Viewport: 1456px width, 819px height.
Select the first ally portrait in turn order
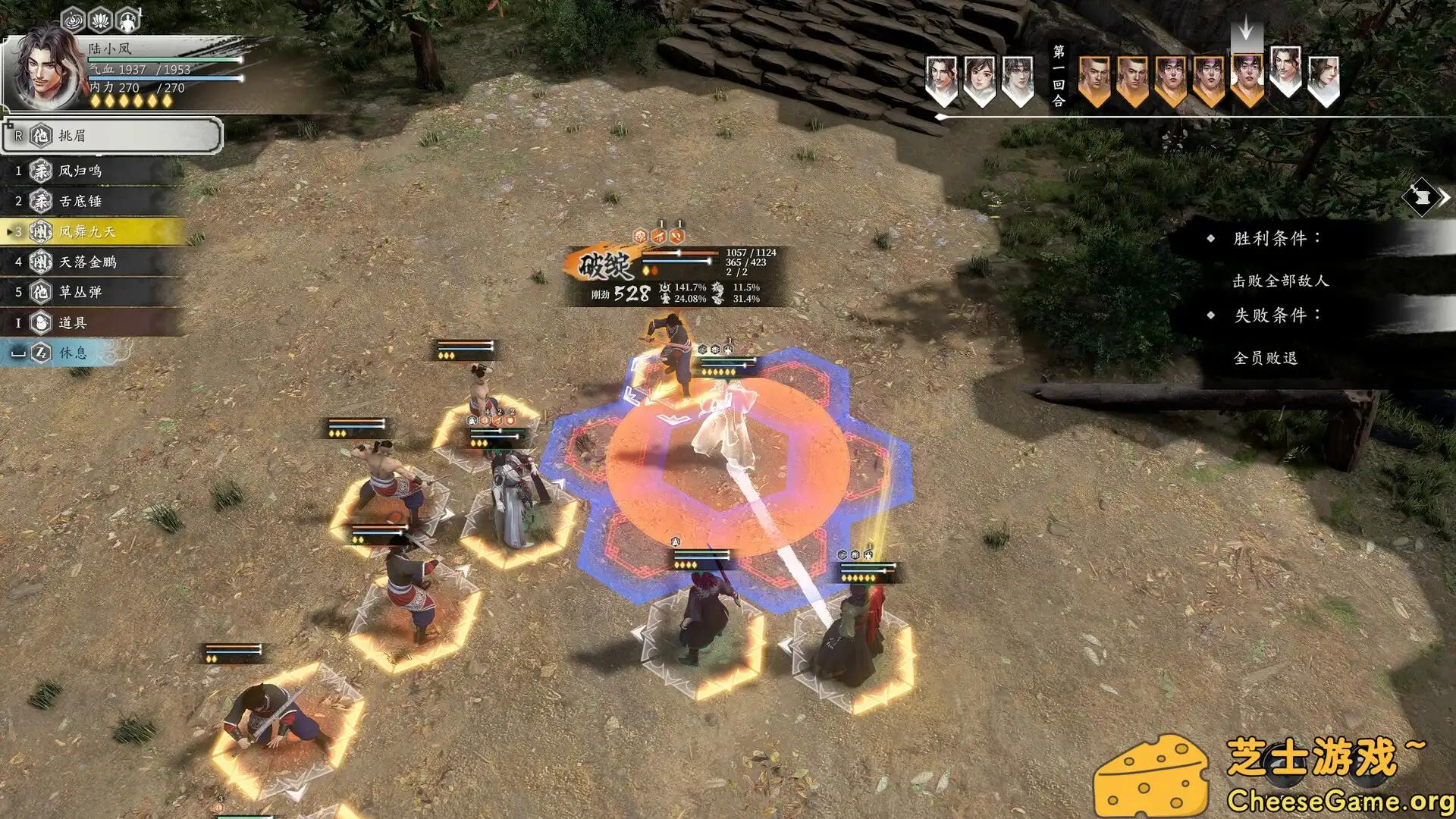pyautogui.click(x=941, y=80)
